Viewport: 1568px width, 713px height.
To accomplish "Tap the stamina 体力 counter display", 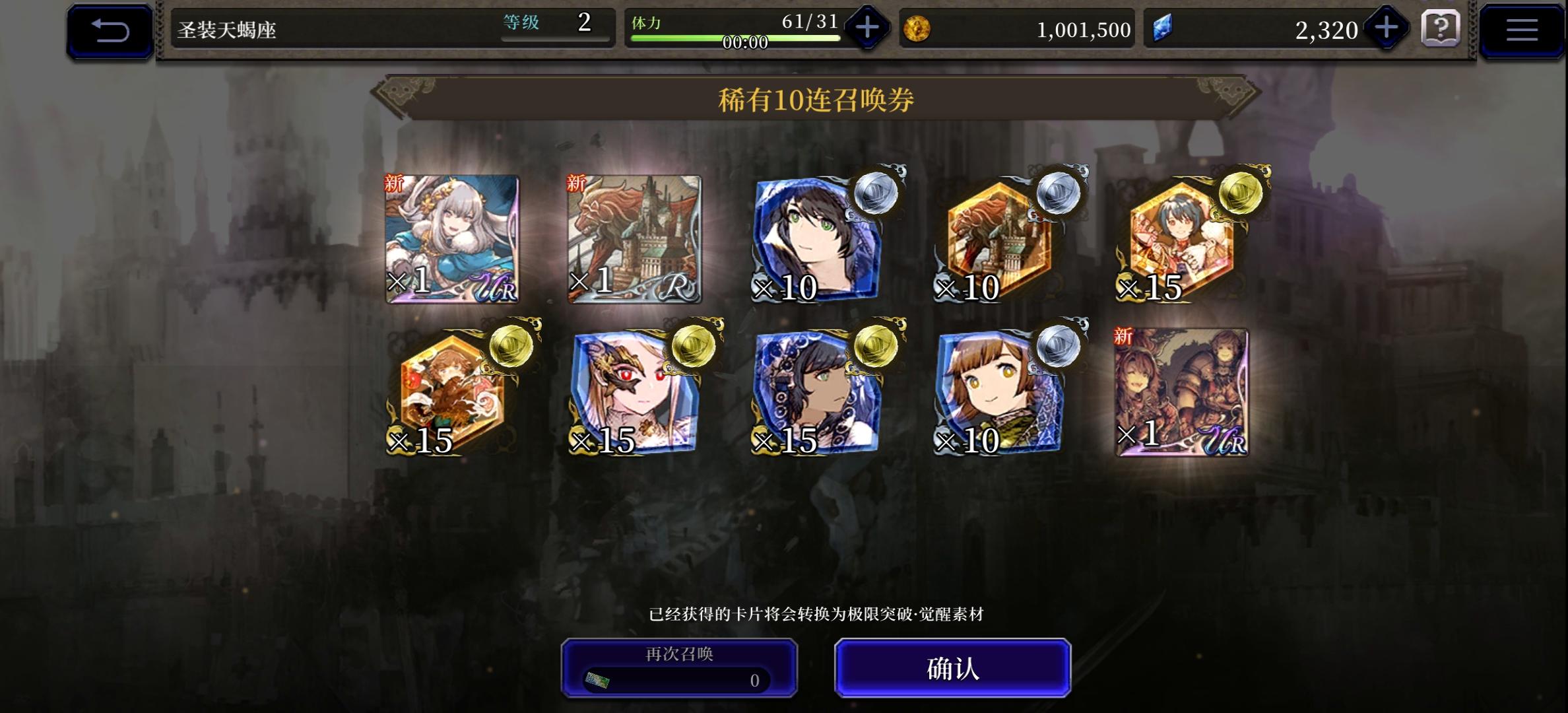I will 733,22.
